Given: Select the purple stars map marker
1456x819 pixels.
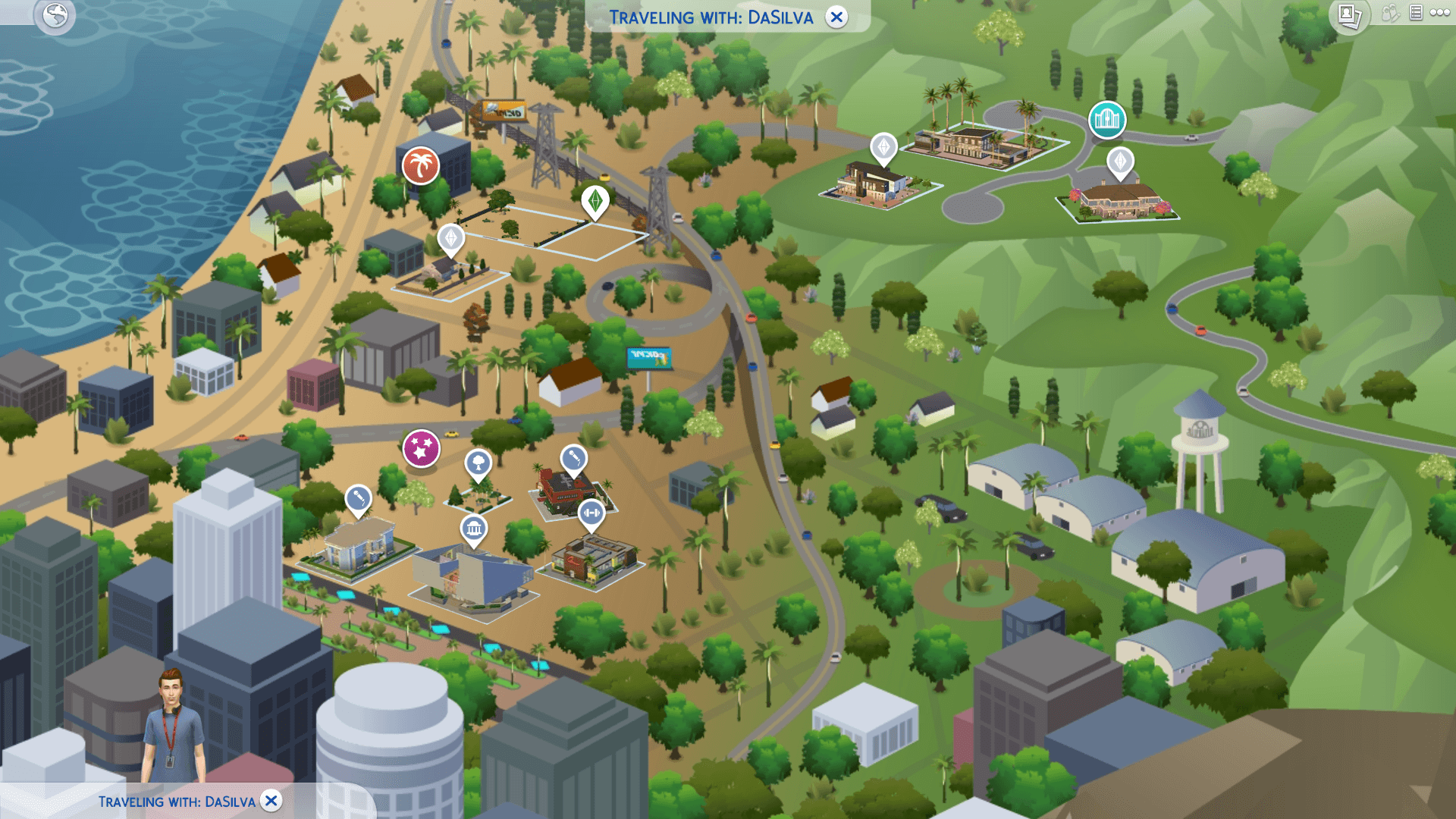Looking at the screenshot, I should tap(421, 448).
